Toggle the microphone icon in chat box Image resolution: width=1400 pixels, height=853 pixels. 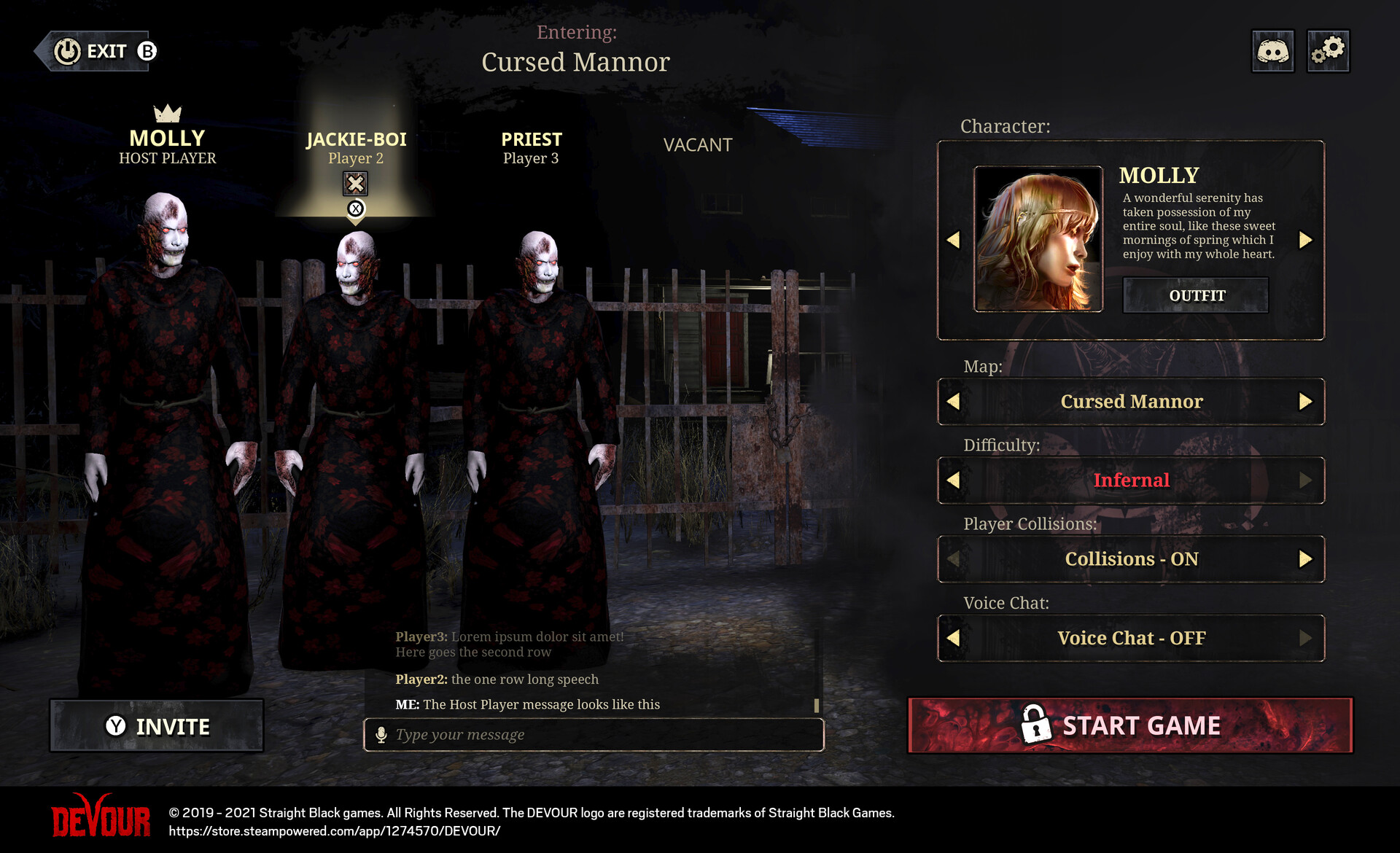pos(381,735)
